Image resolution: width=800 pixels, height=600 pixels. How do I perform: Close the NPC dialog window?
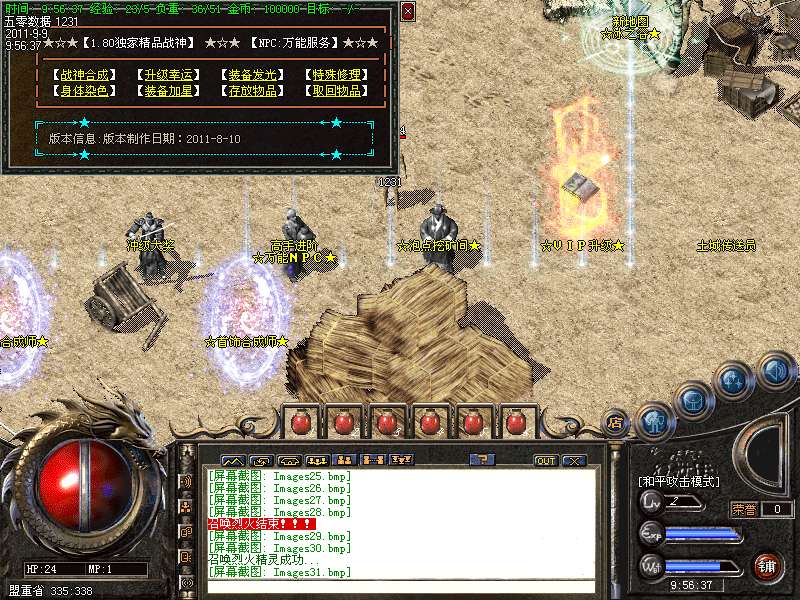point(408,12)
